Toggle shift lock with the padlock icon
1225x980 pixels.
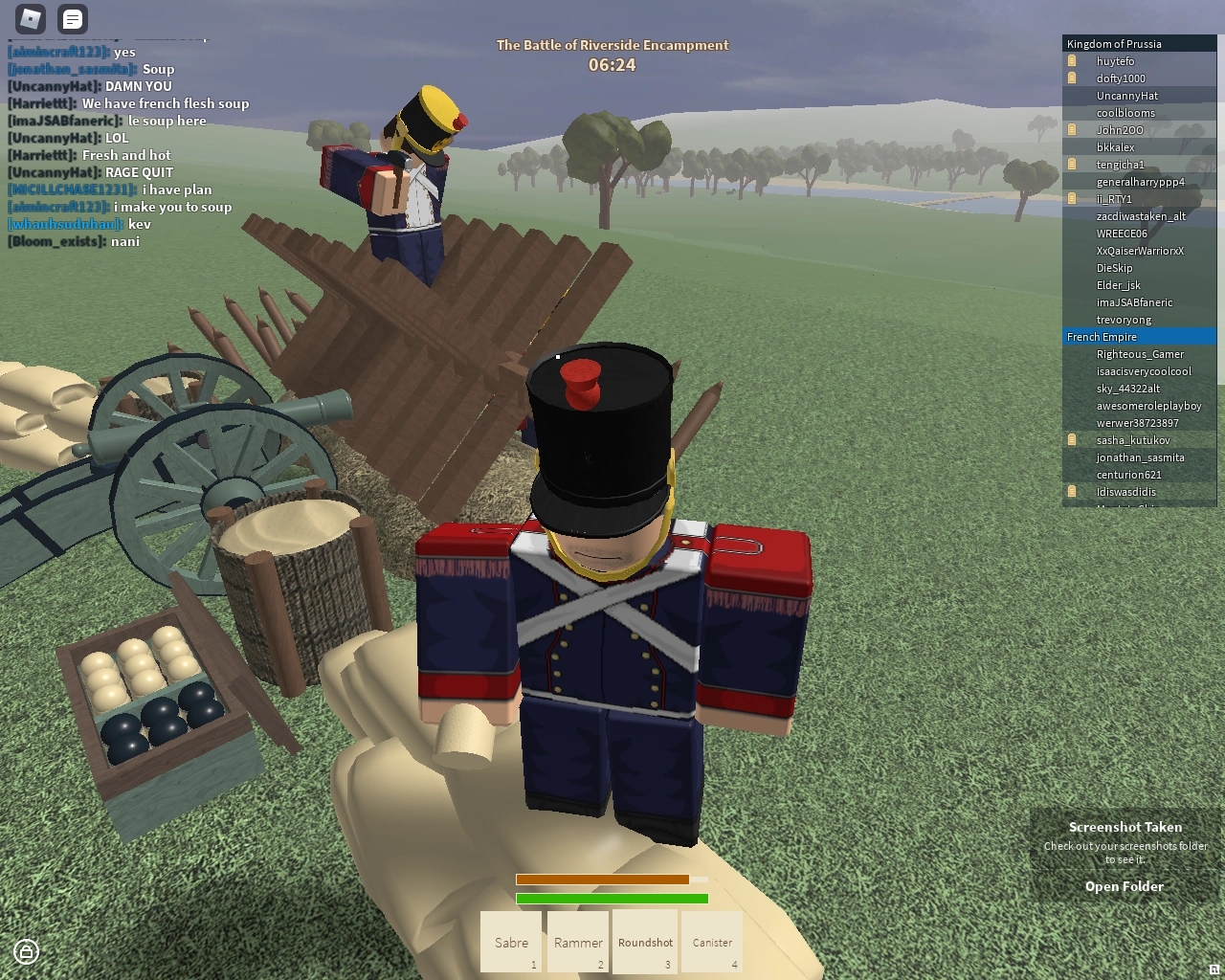click(26, 951)
